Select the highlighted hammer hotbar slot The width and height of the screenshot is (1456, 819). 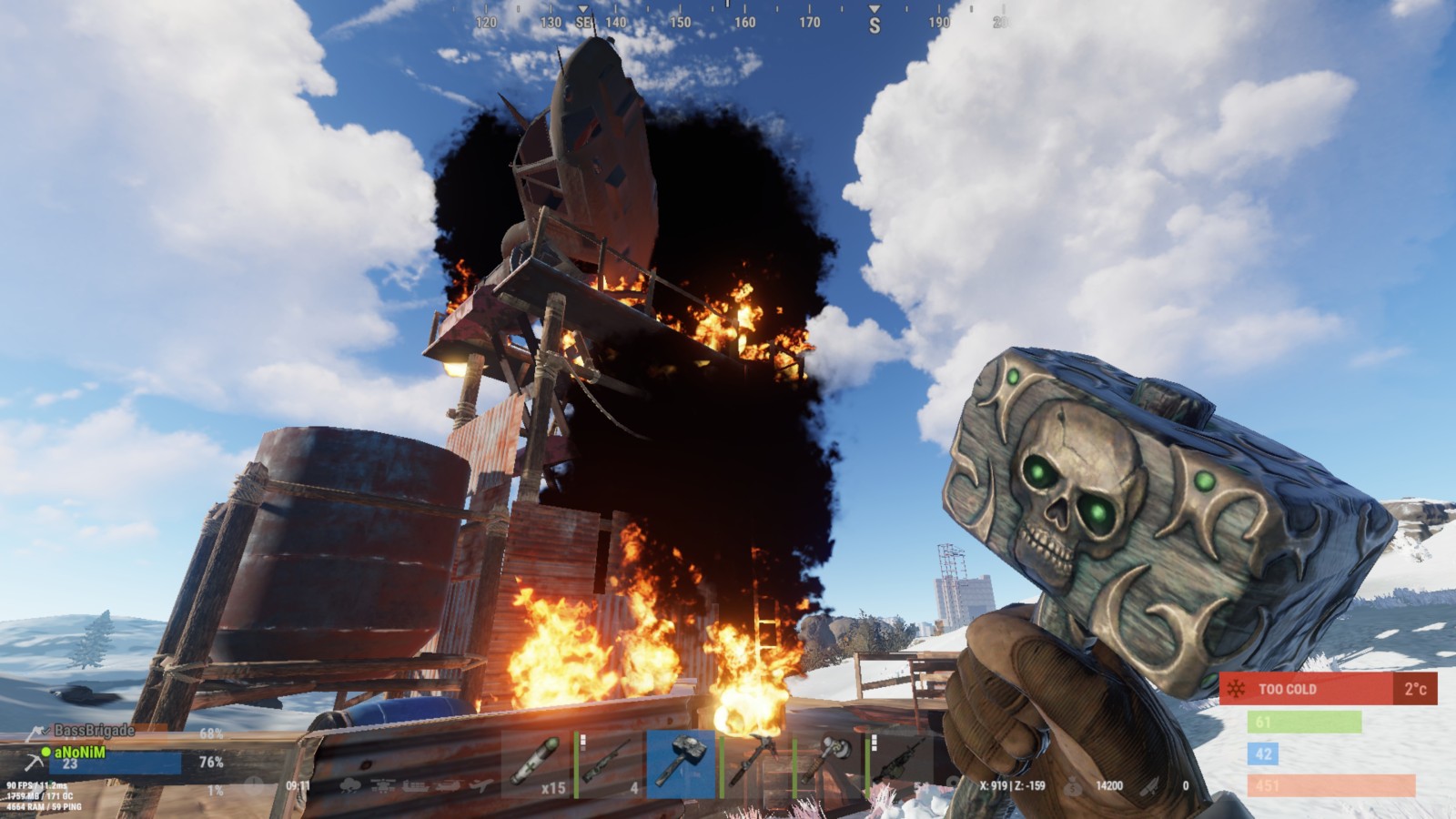click(682, 763)
